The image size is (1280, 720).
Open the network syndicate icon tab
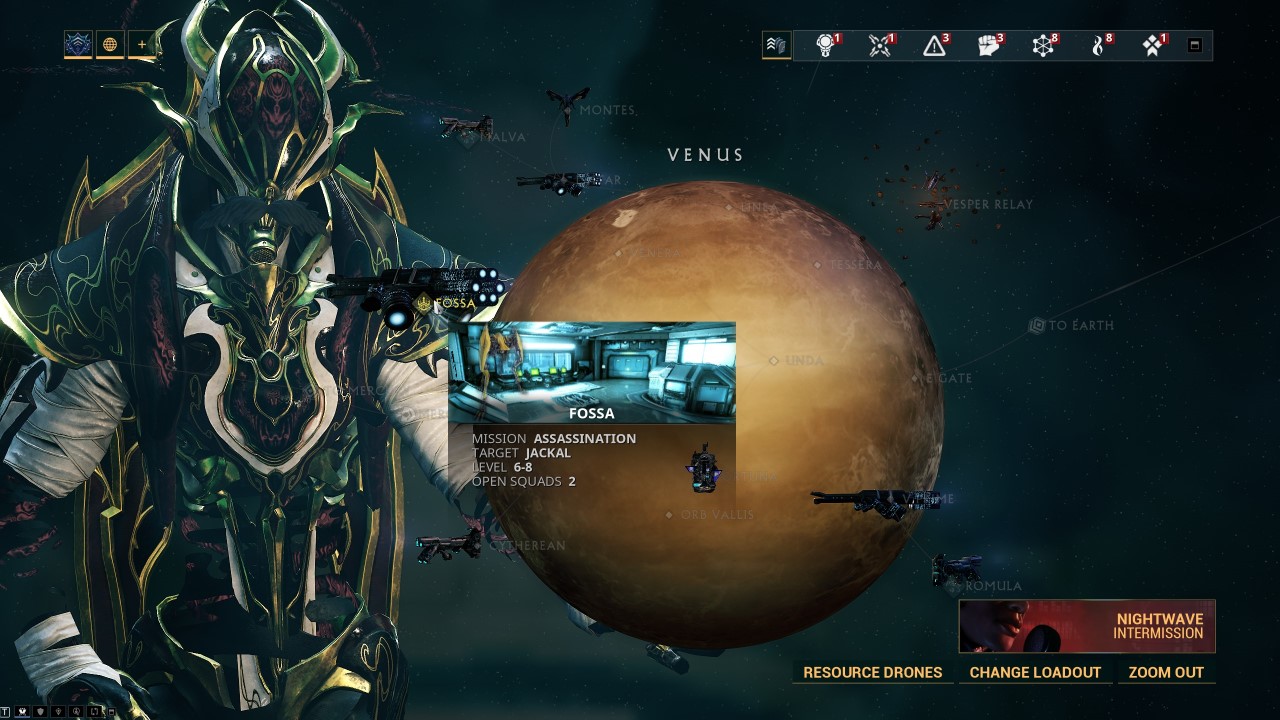(1043, 45)
